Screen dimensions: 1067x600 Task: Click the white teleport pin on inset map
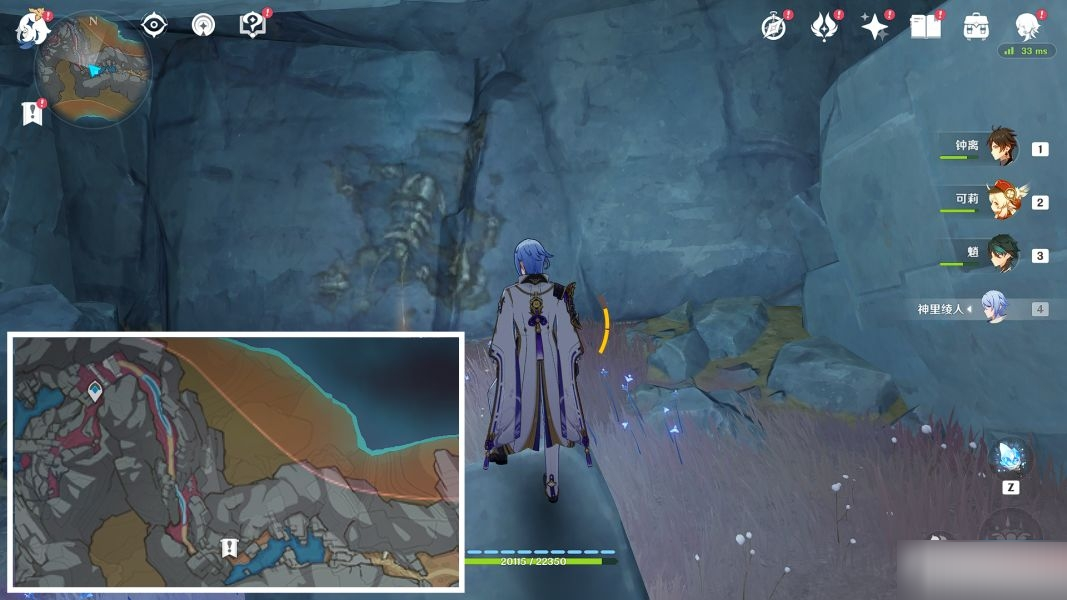(x=95, y=391)
